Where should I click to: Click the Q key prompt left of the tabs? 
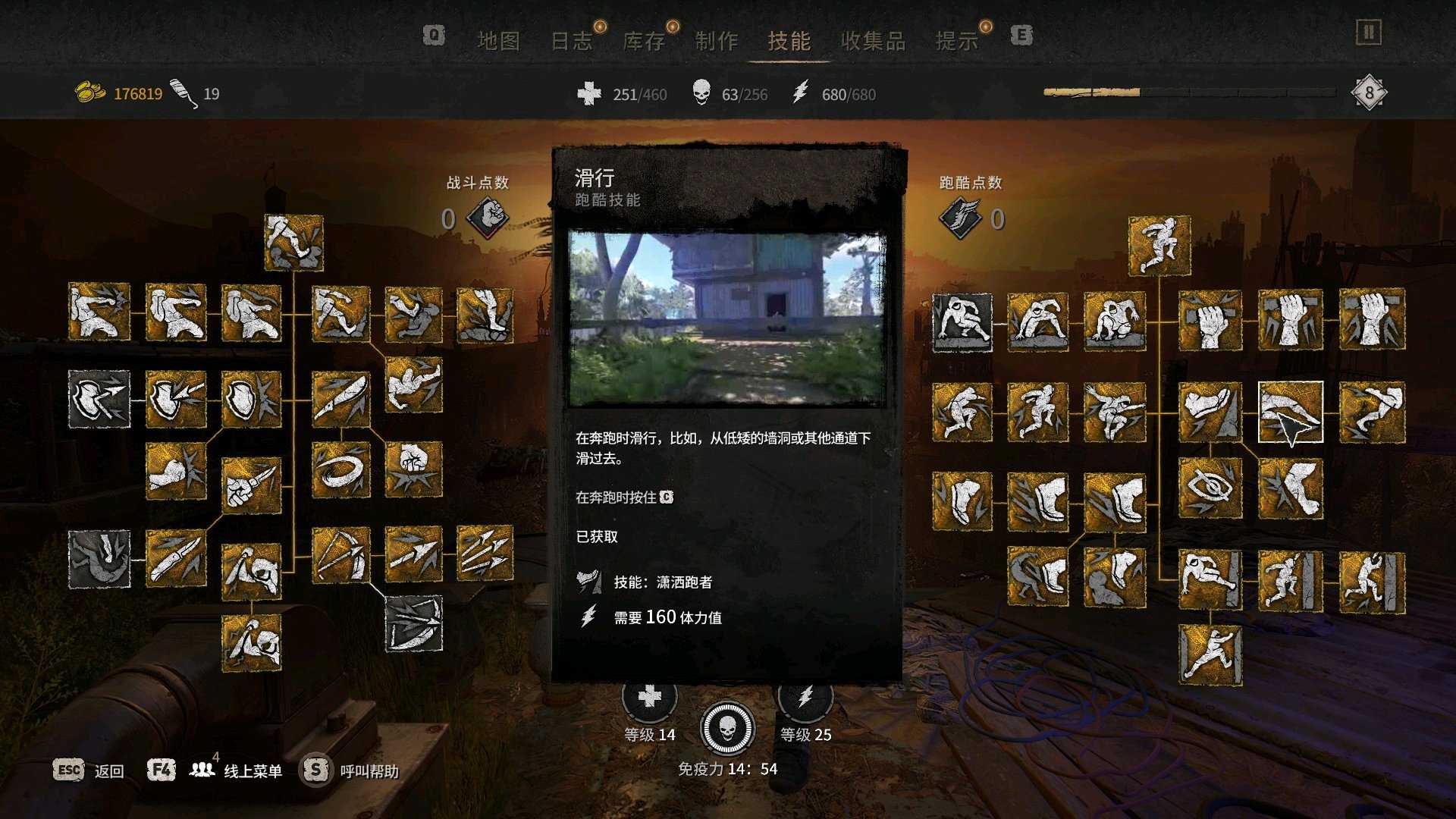pos(433,35)
